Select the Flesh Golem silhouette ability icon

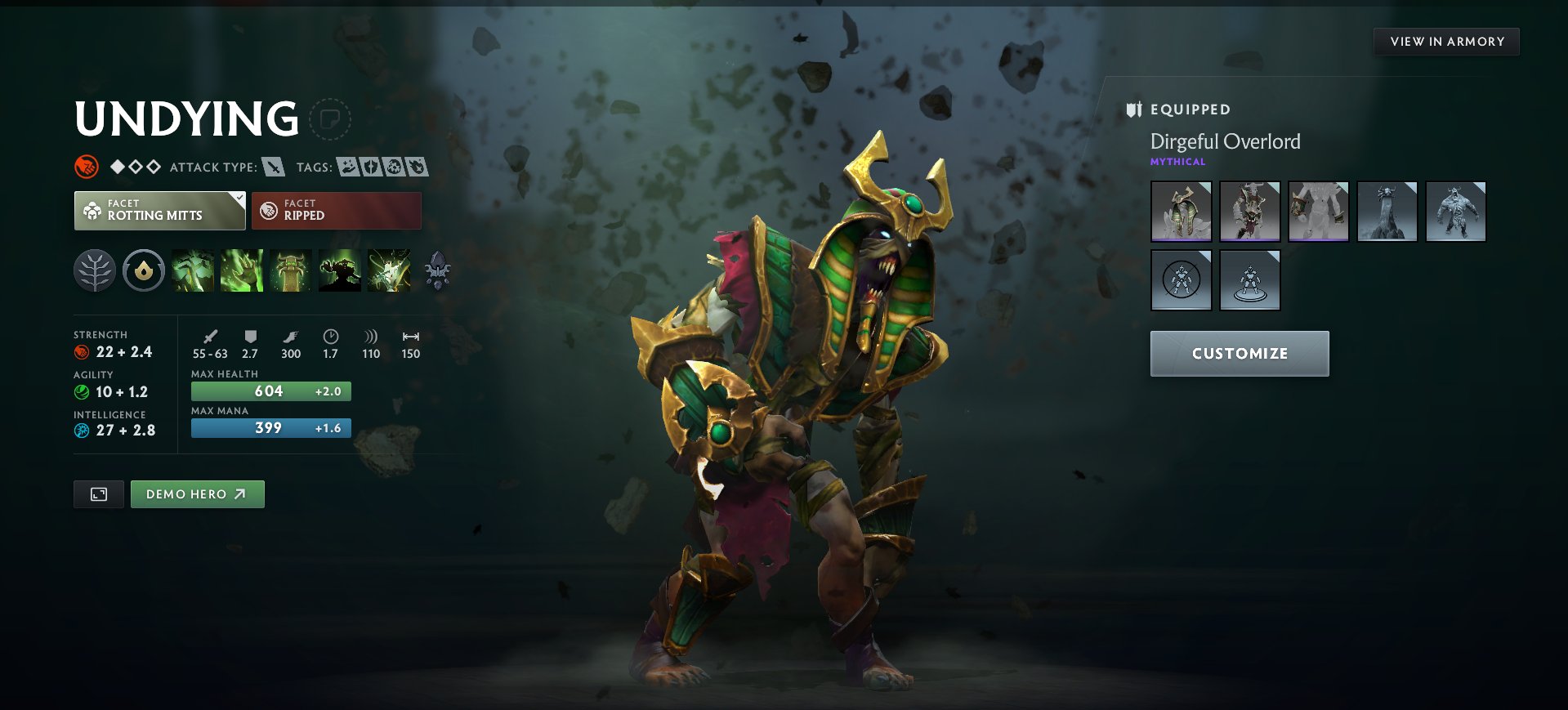[340, 270]
